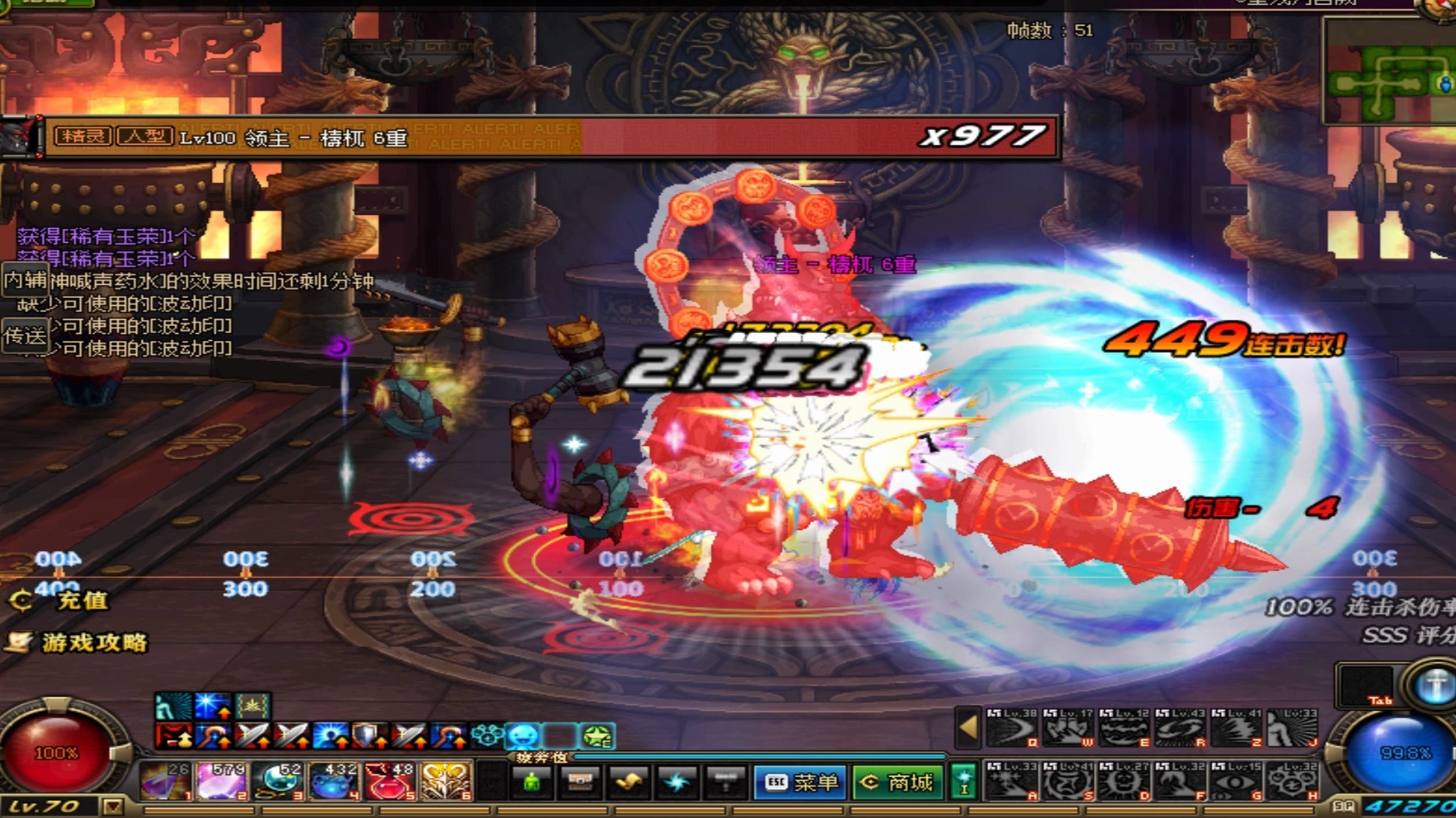Open the 菜单 (menu) button
This screenshot has width=1456, height=818.
click(800, 782)
